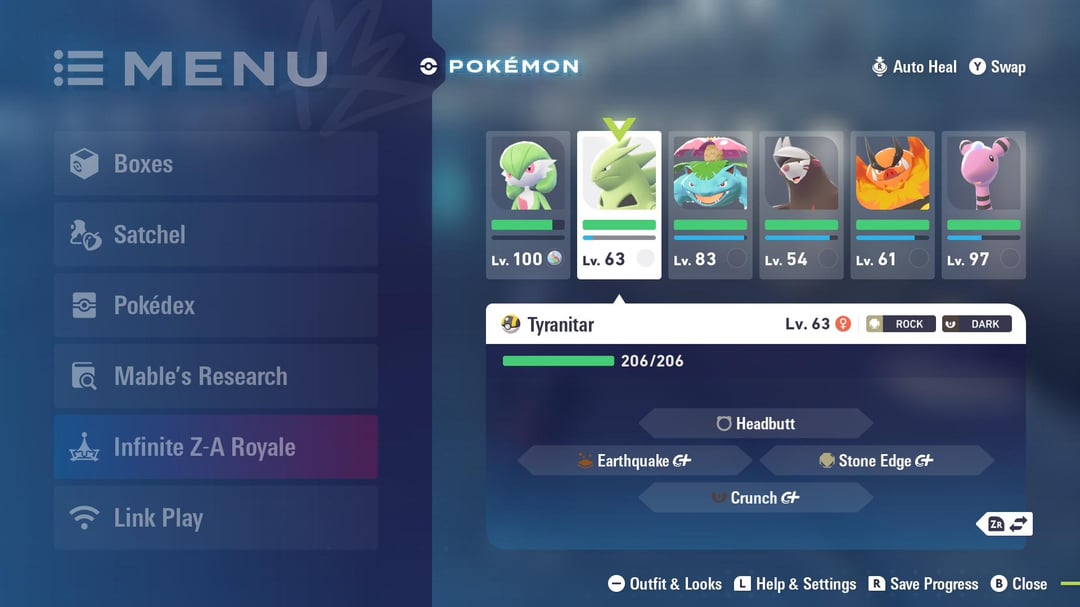Select the Gardevoir party slot
1080x607 pixels.
(x=528, y=205)
